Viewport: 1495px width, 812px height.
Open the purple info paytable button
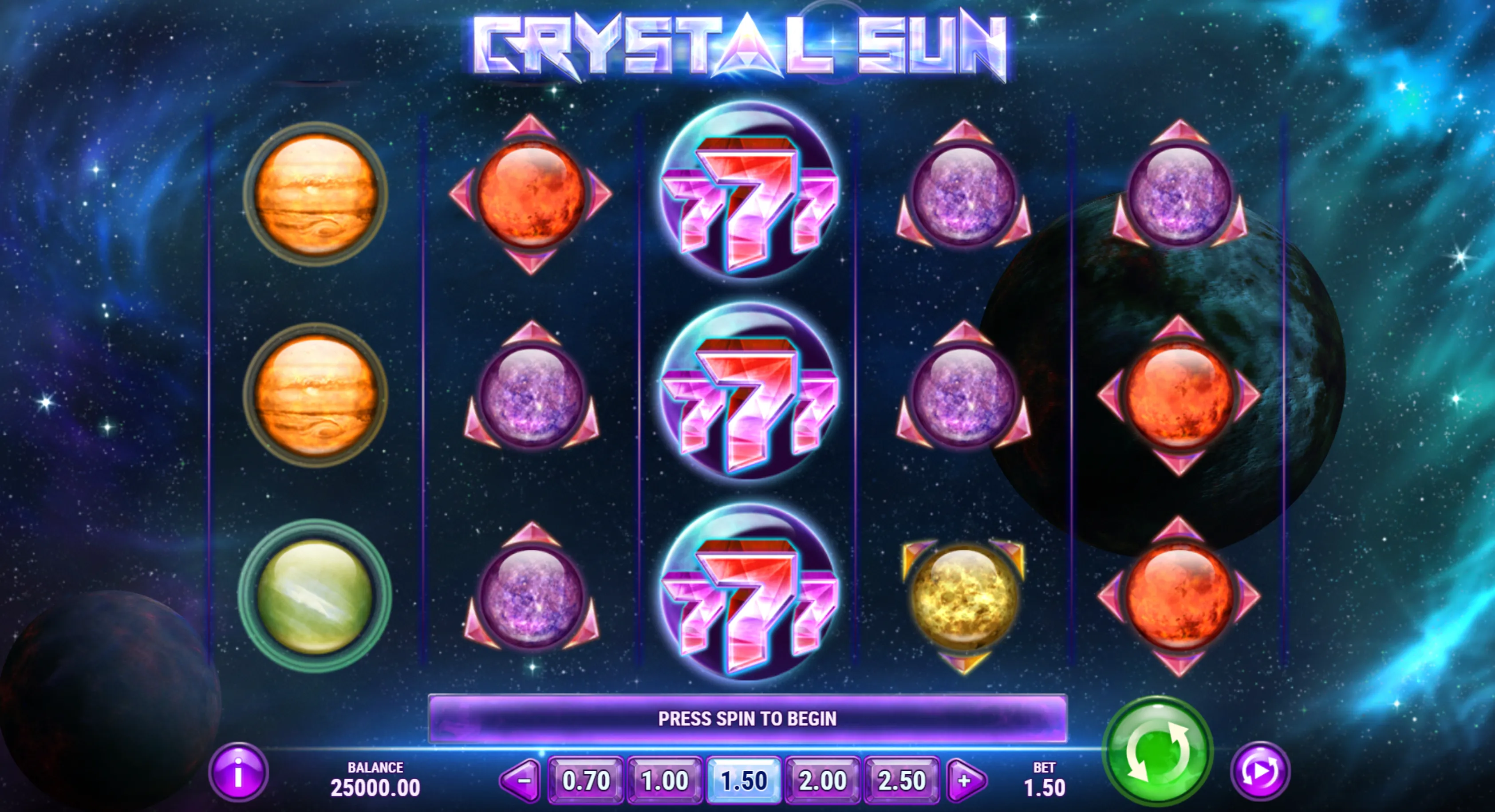tap(238, 773)
